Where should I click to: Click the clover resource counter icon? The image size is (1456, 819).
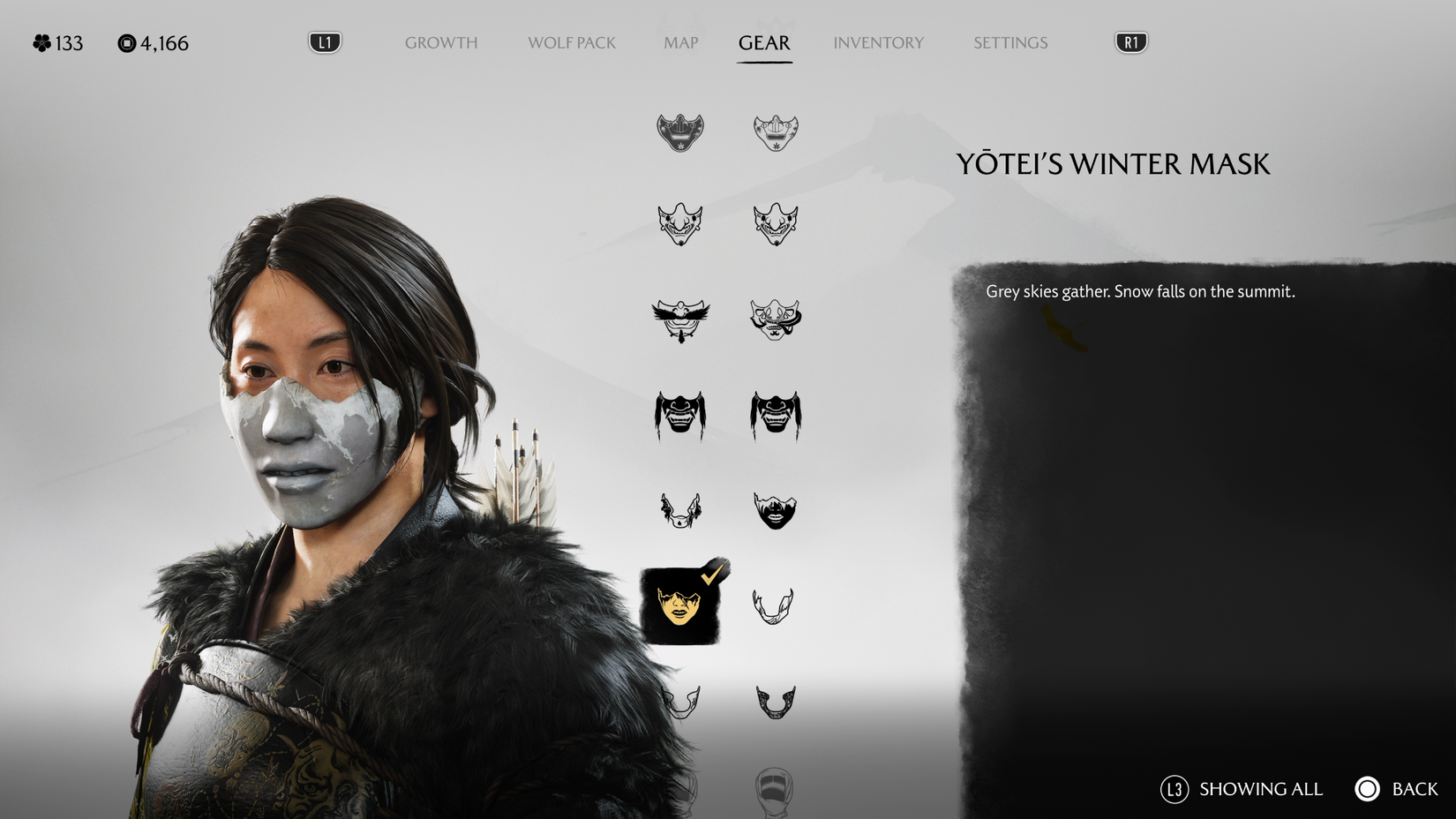[39, 41]
